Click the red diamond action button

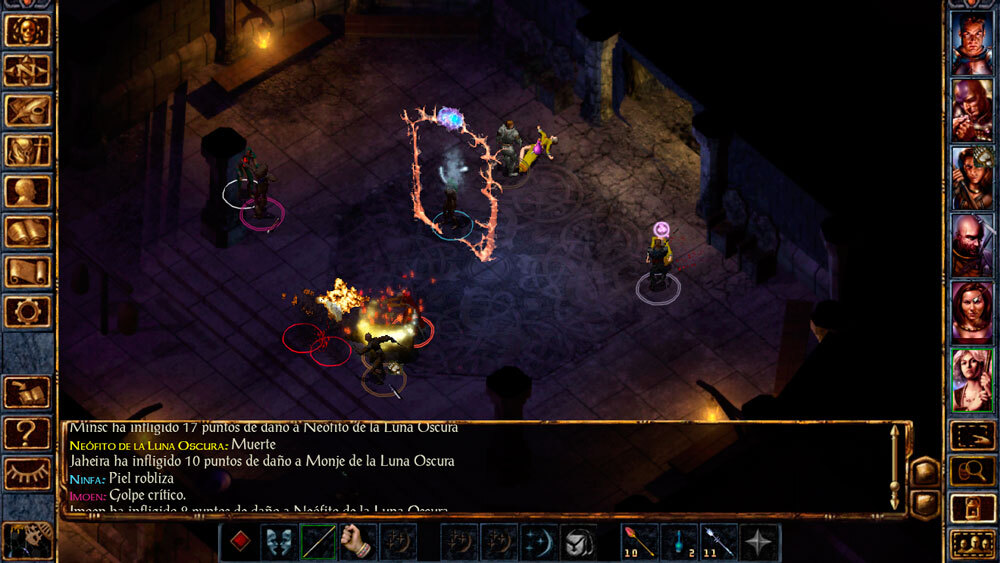(x=240, y=542)
